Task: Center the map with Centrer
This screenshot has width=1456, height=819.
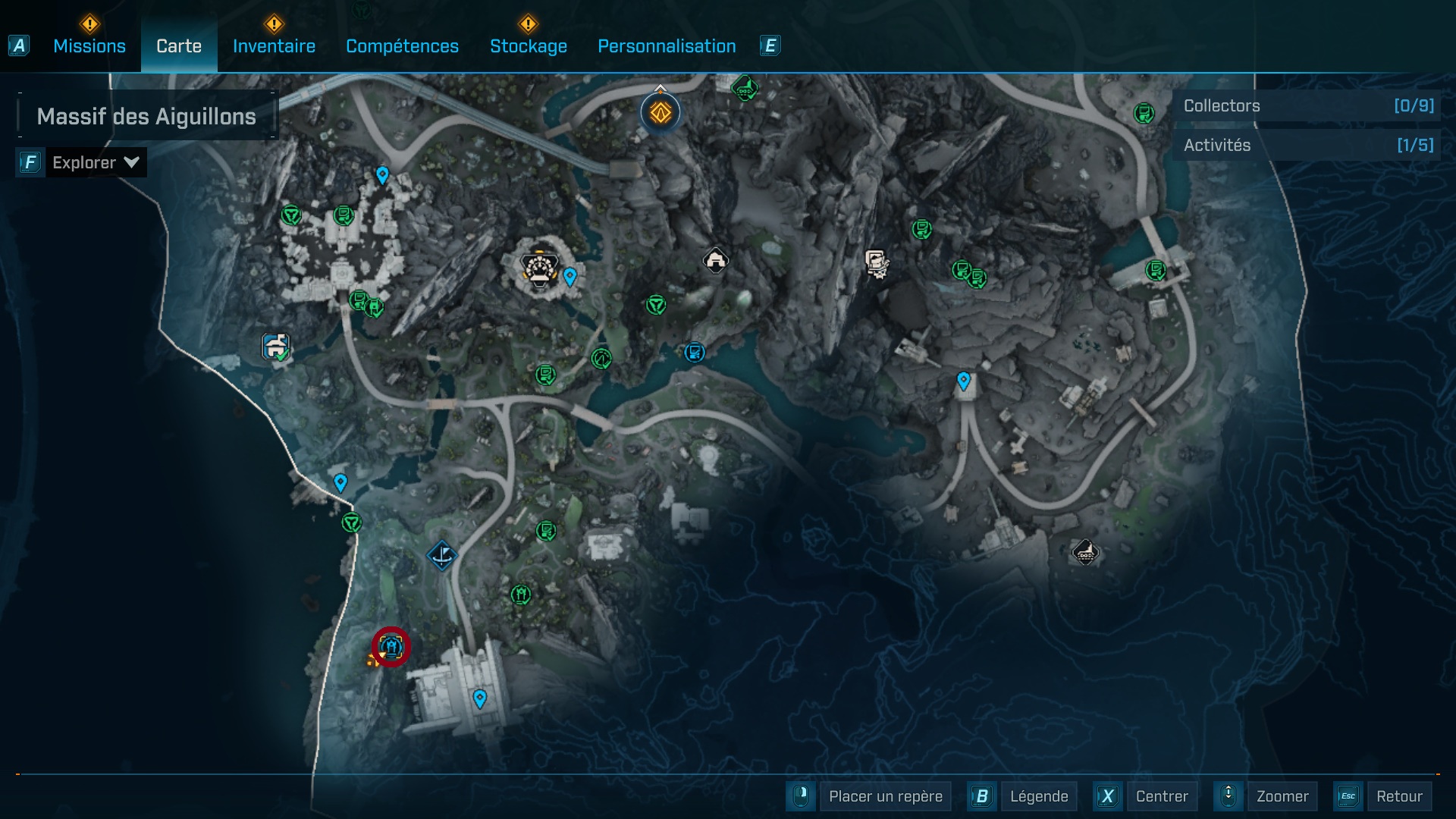Action: [1162, 796]
